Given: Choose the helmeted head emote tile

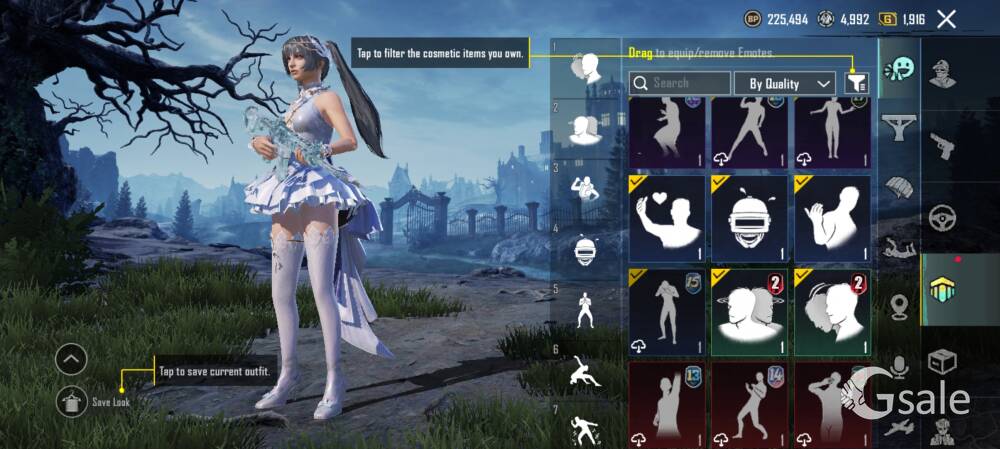Looking at the screenshot, I should coord(750,217).
